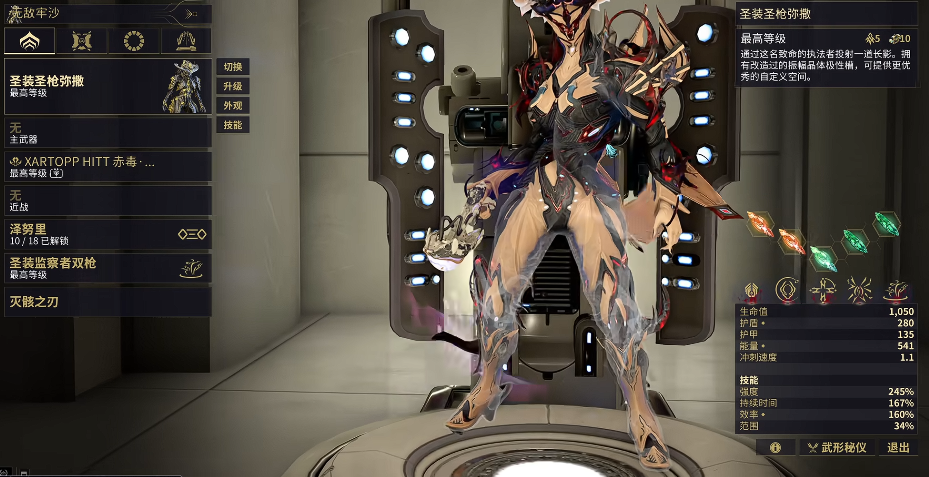Open the 泽努里 focus school slot
This screenshot has width=929, height=477.
click(x=107, y=234)
